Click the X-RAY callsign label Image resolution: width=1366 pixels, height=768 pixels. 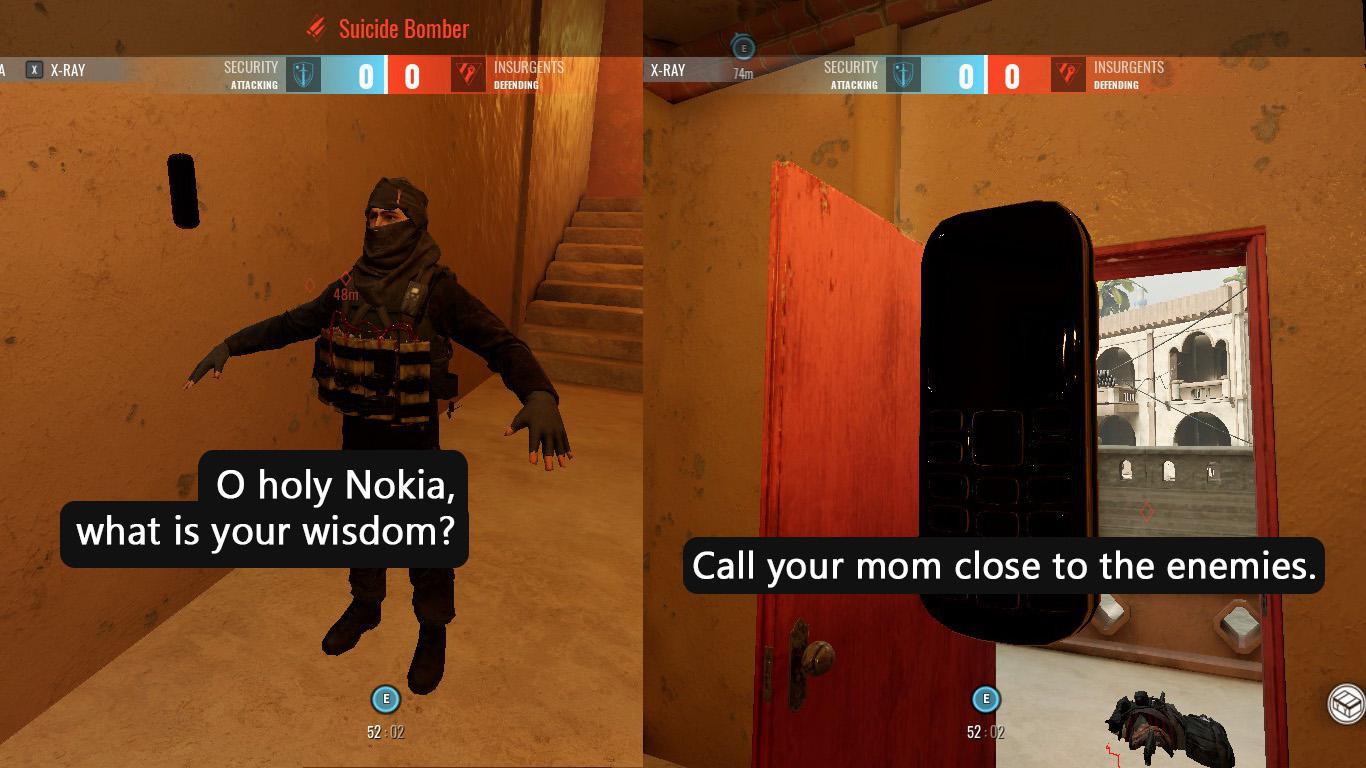pos(69,70)
